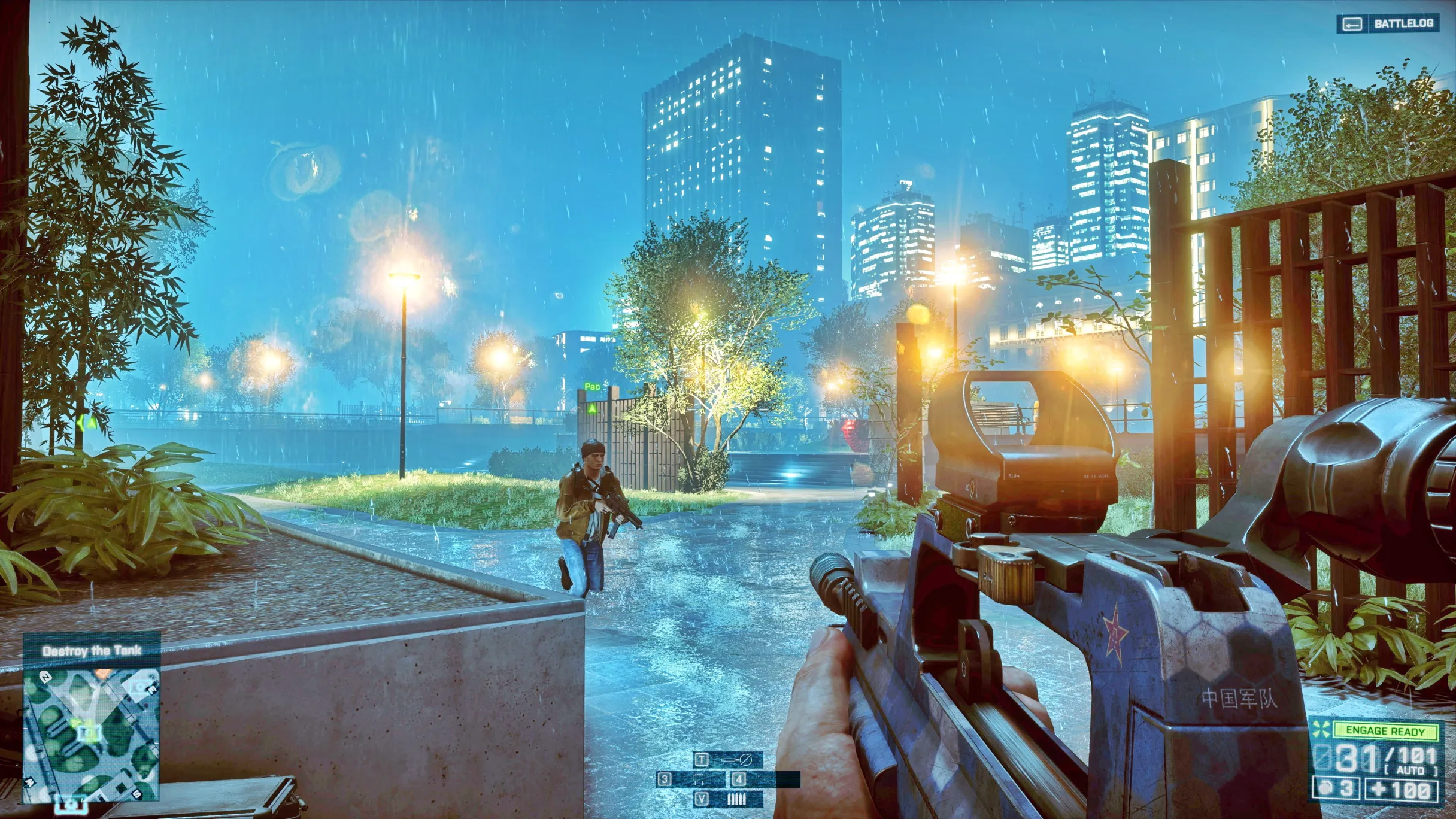Image resolution: width=1456 pixels, height=819 pixels.
Task: Activate the Engage Ready squad command
Action: (1385, 730)
